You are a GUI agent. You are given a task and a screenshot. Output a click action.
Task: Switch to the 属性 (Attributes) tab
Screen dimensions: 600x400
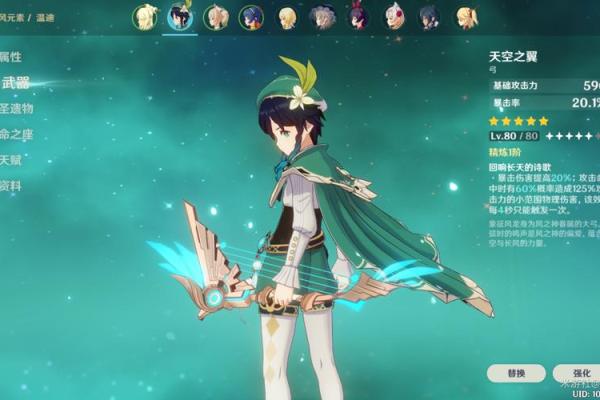click(x=12, y=56)
